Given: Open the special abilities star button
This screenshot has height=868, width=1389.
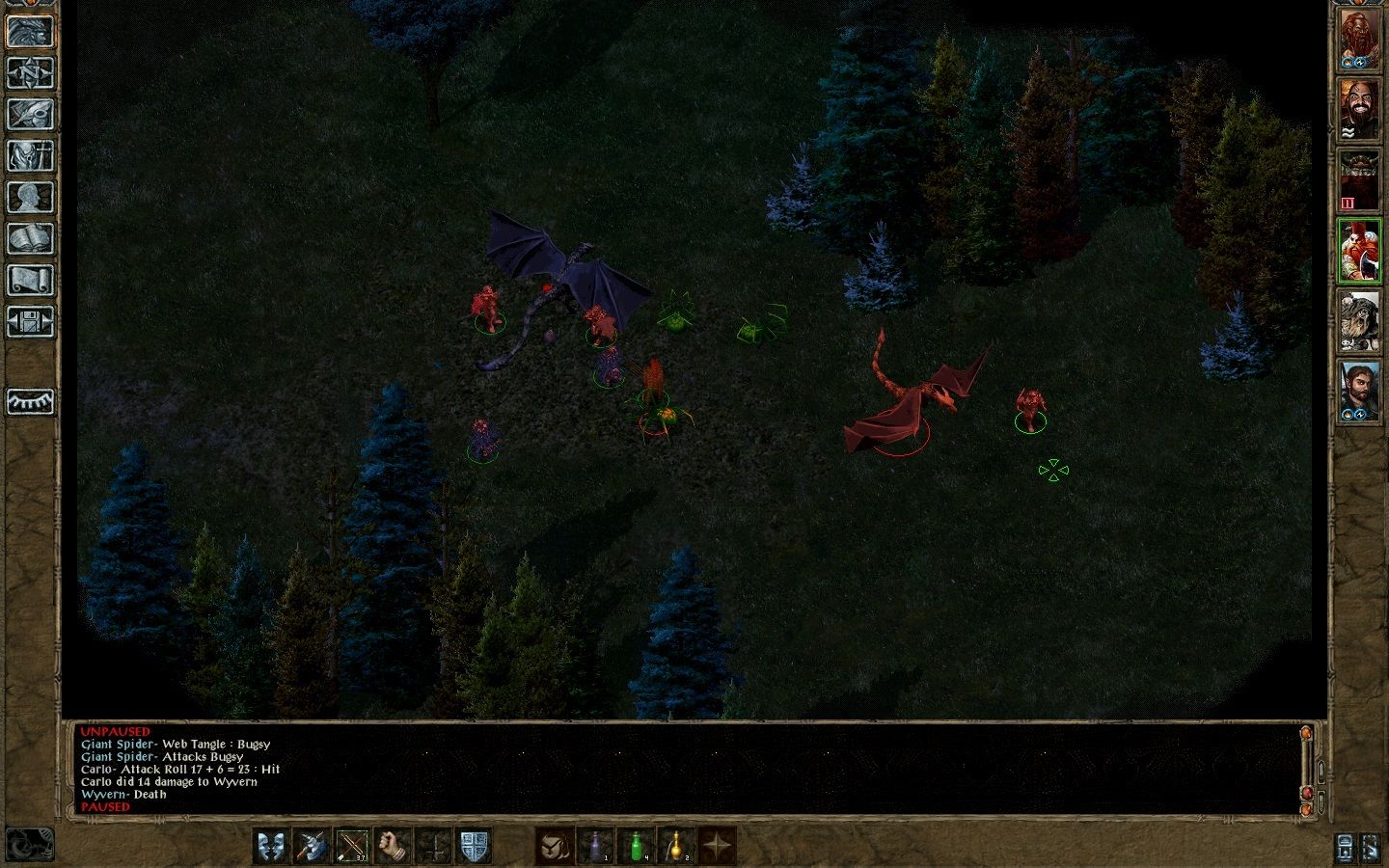Looking at the screenshot, I should pos(718,847).
